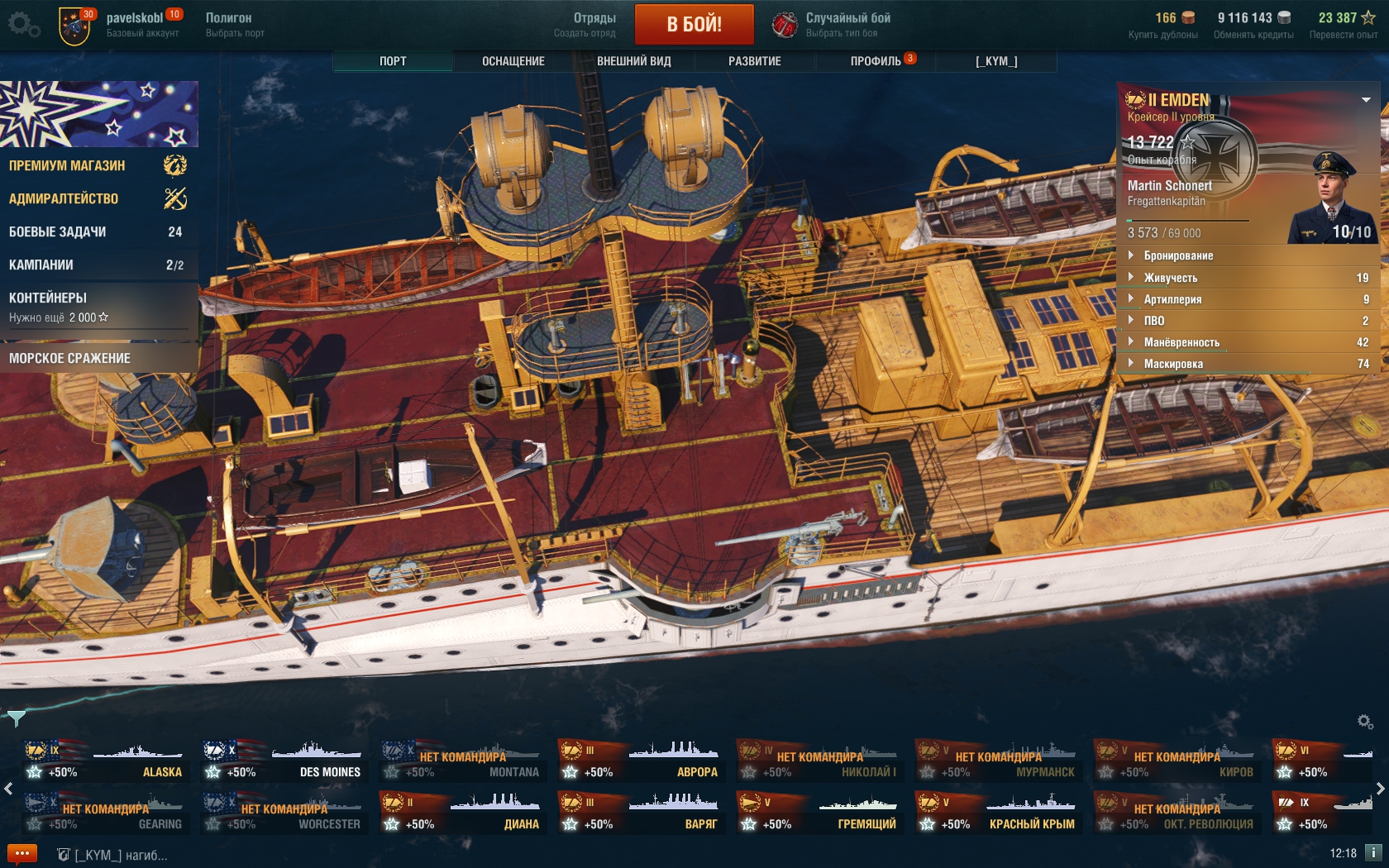1389x868 pixels.
Task: Select the ALASKA ship in carousel
Action: [x=106, y=762]
